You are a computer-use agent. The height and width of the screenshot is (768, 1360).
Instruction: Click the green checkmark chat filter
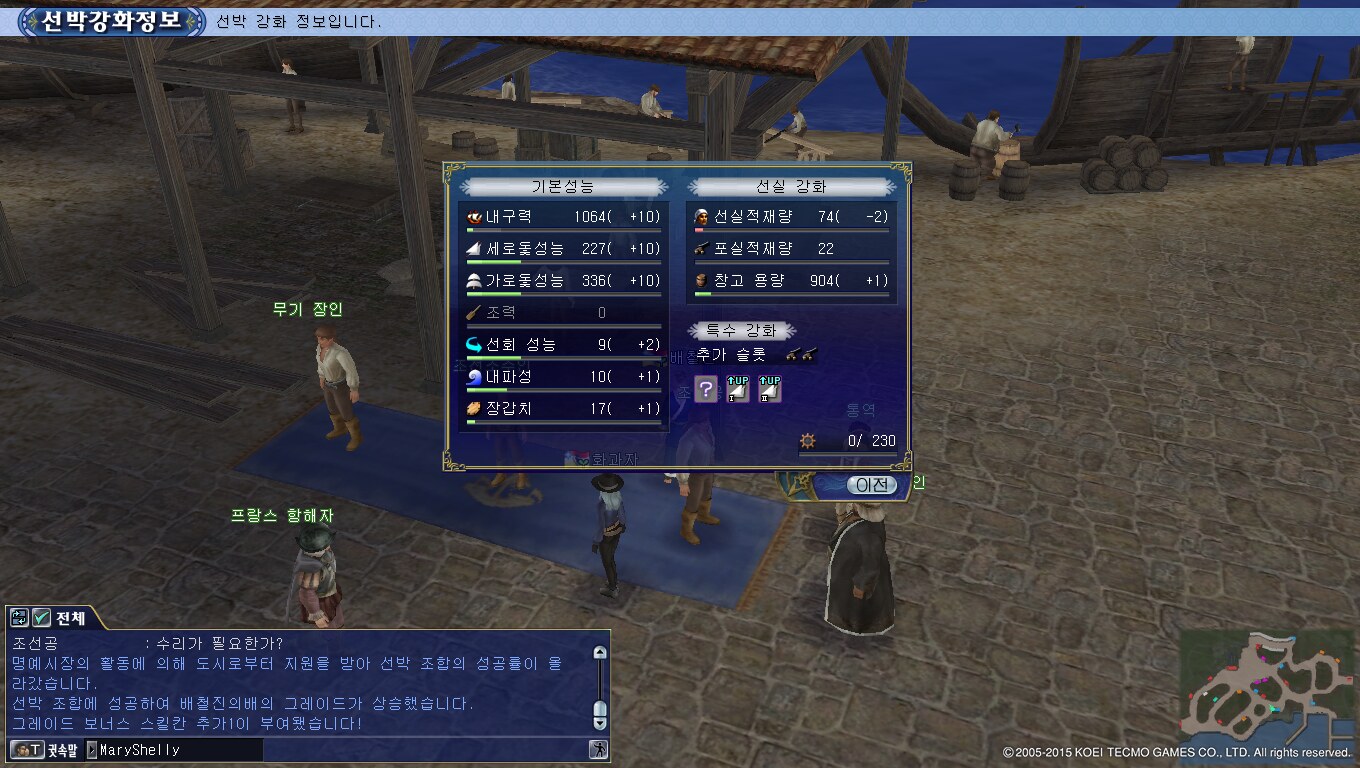coord(41,618)
